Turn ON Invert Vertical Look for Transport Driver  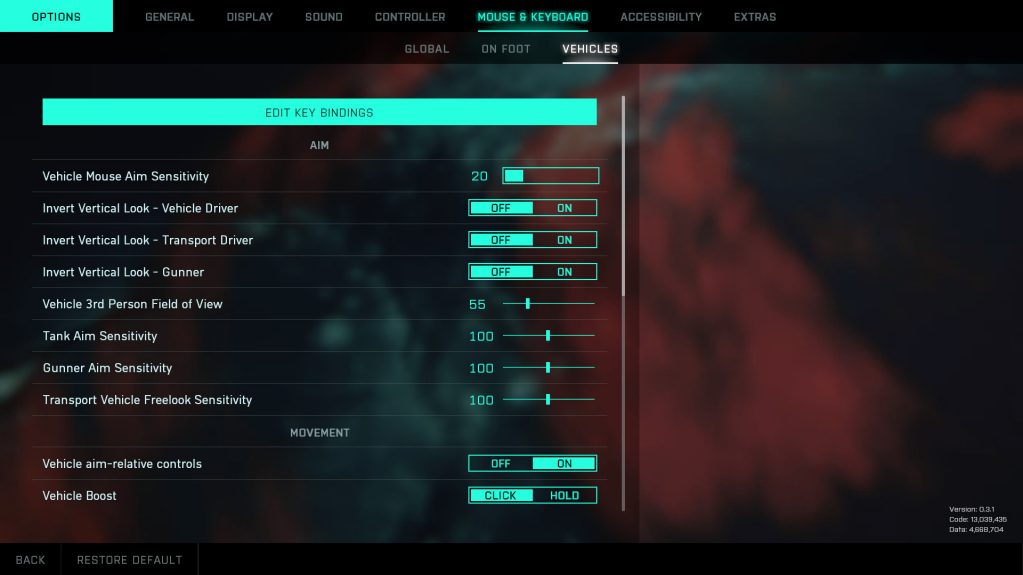click(x=565, y=240)
